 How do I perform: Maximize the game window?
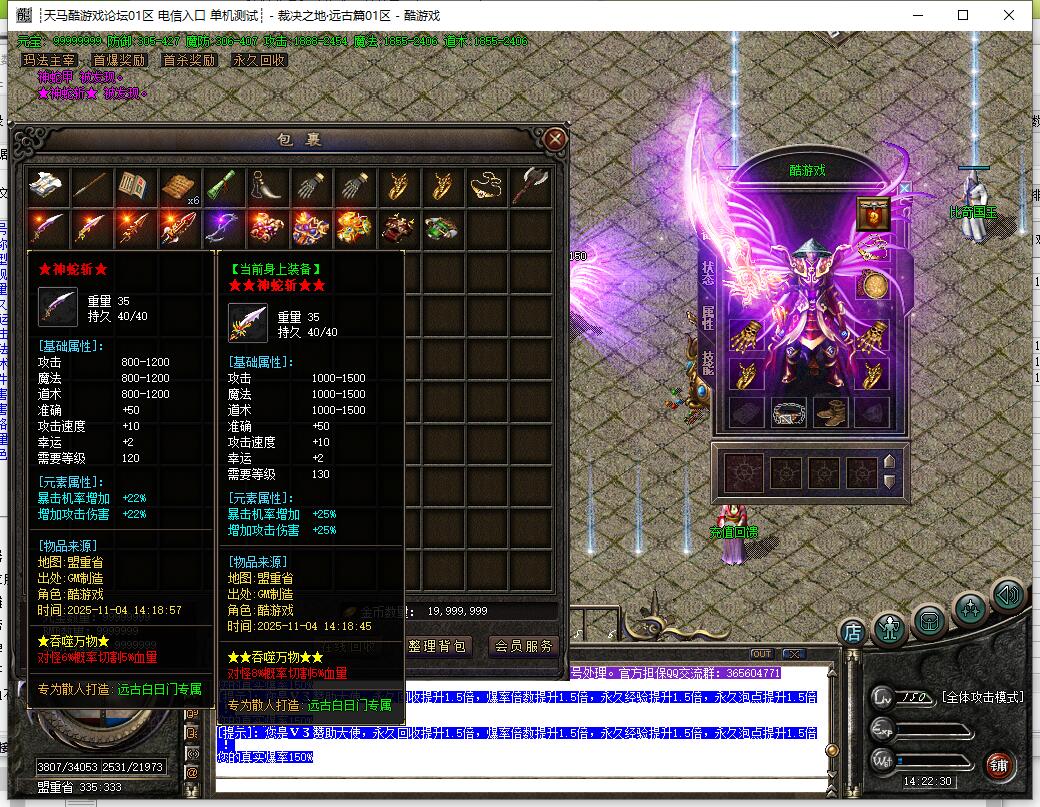(963, 15)
